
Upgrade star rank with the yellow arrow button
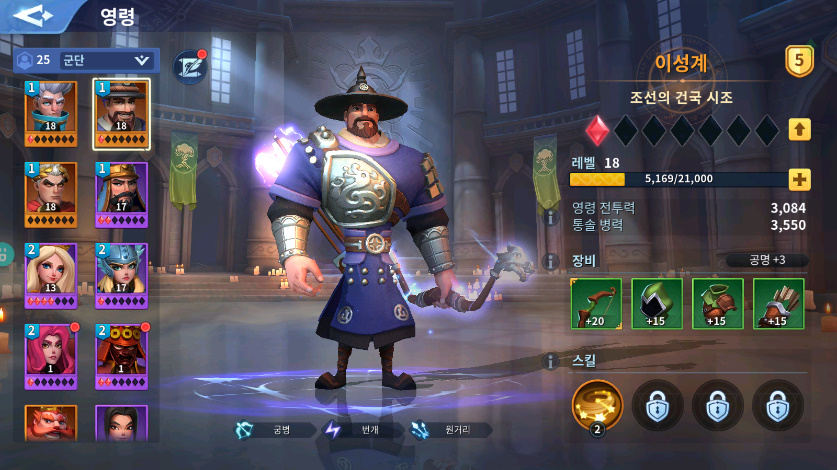click(x=799, y=129)
